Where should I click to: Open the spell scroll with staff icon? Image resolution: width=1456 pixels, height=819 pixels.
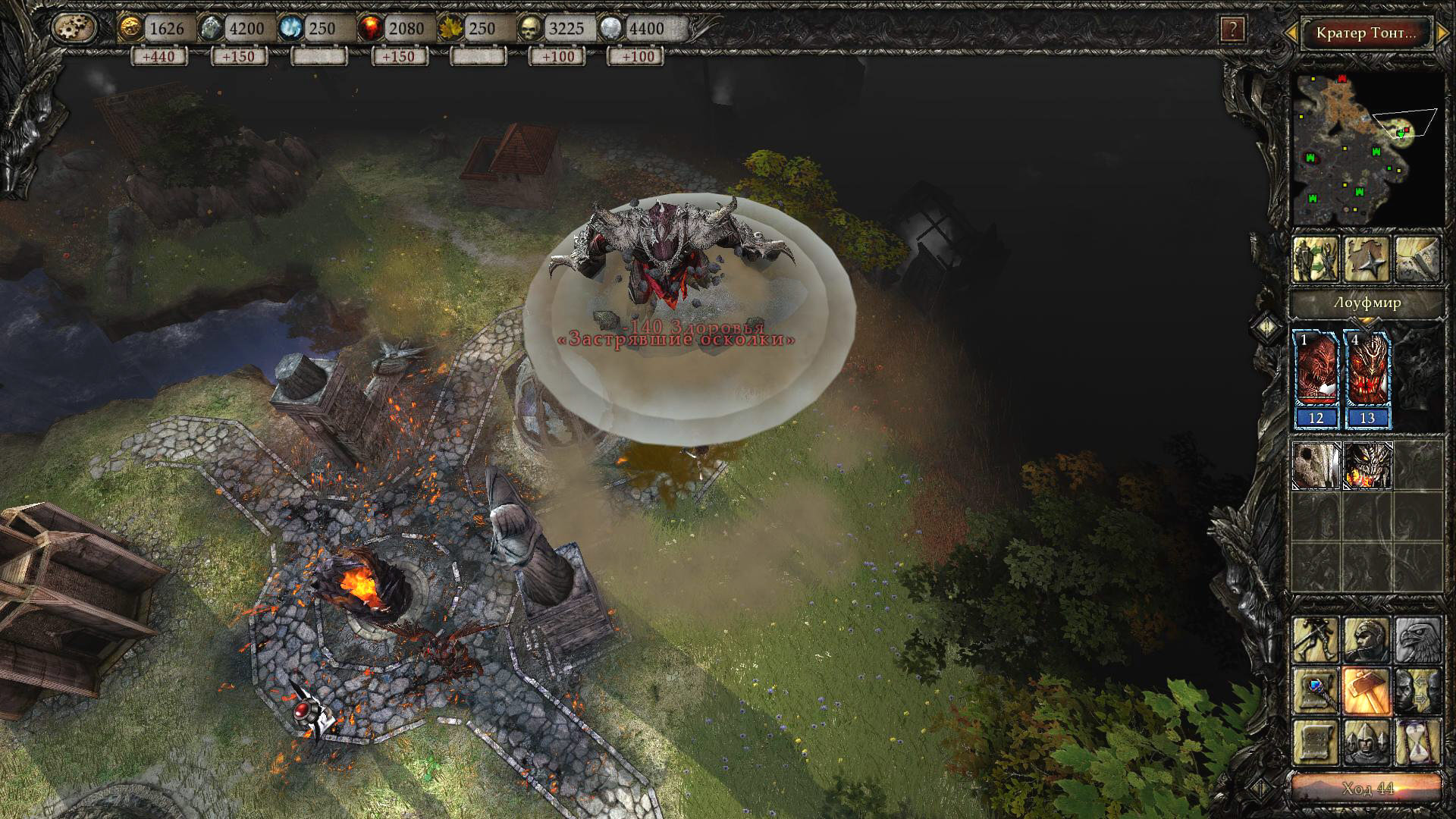coord(1316,691)
